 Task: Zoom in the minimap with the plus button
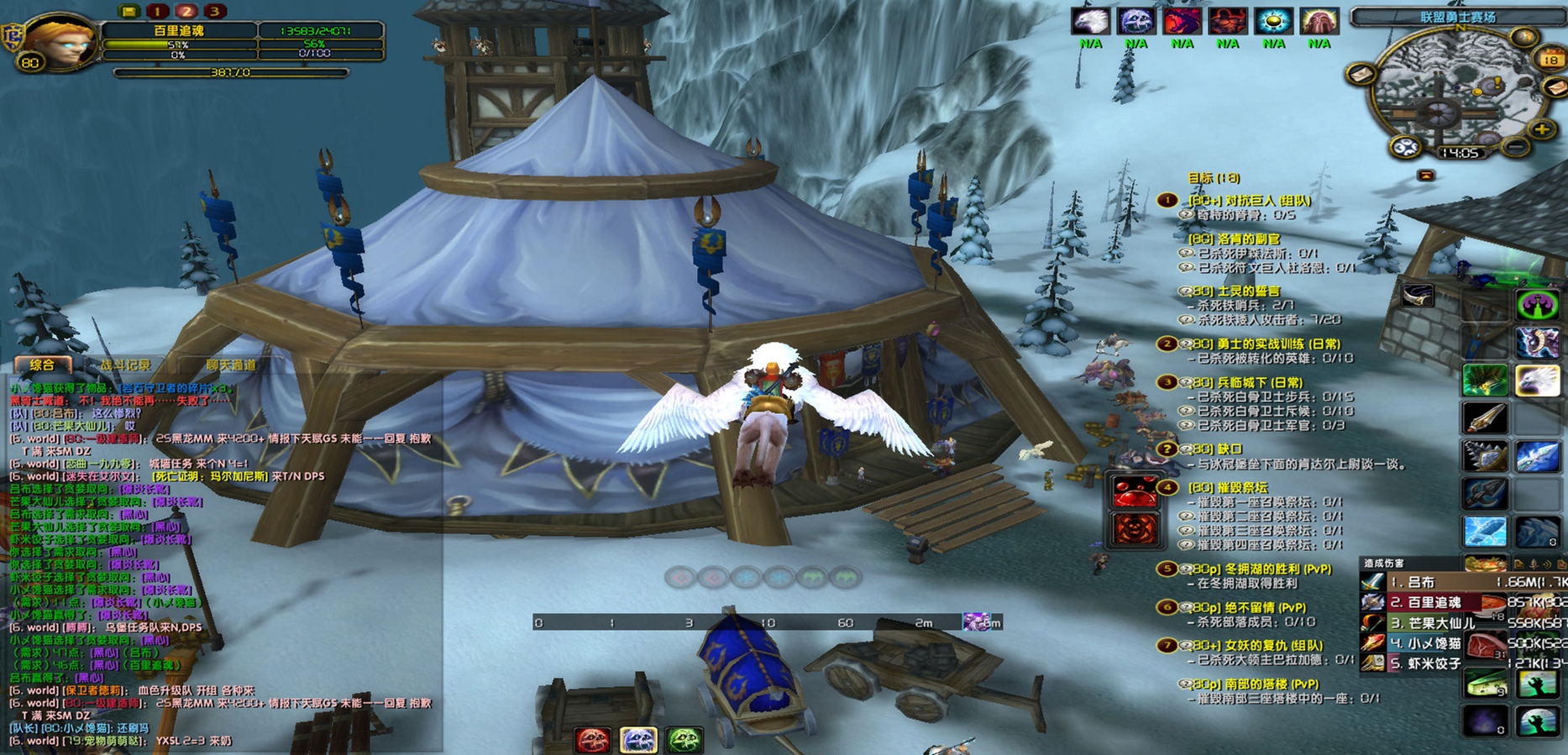pyautogui.click(x=1541, y=129)
